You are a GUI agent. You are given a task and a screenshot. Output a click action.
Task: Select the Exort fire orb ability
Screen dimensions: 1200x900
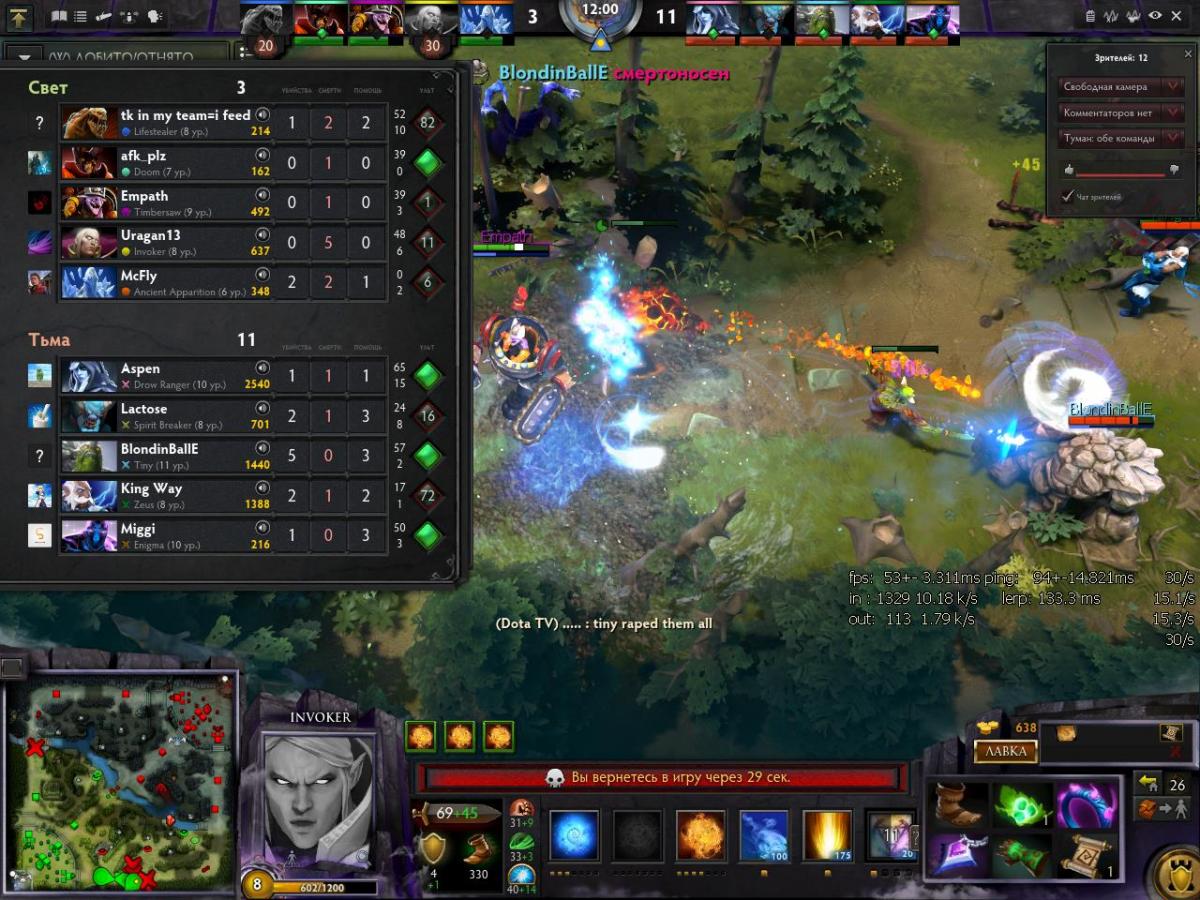[701, 836]
